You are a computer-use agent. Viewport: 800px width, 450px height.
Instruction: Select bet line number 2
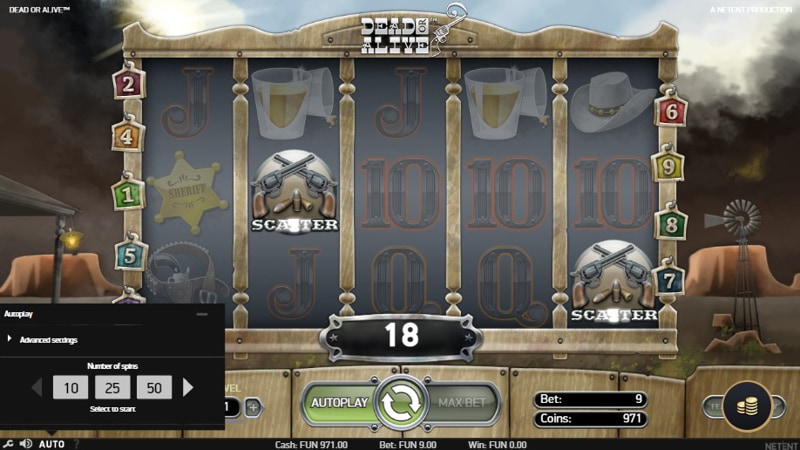[x=128, y=84]
